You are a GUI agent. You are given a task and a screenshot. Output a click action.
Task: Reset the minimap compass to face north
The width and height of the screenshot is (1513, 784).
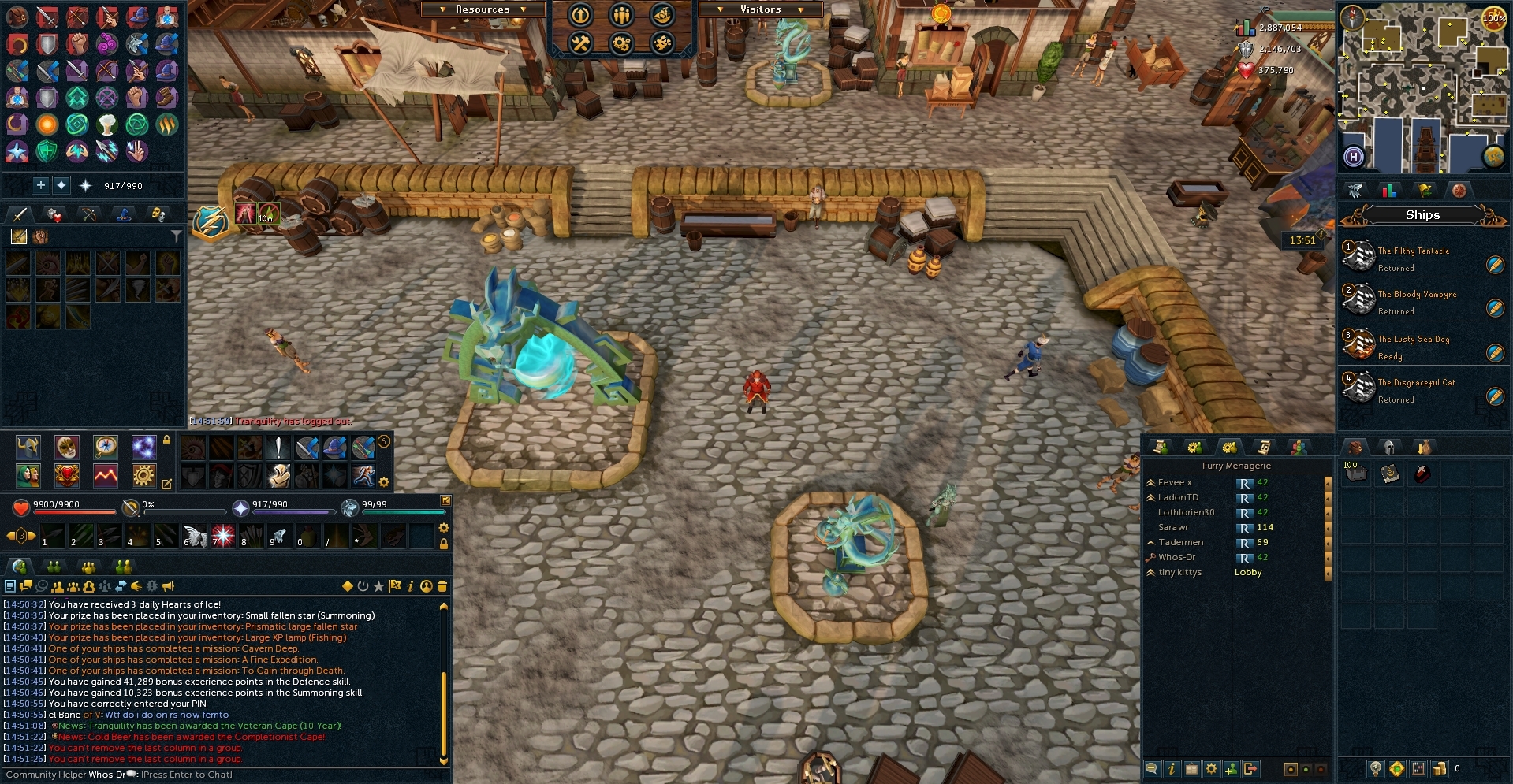pos(1351,17)
